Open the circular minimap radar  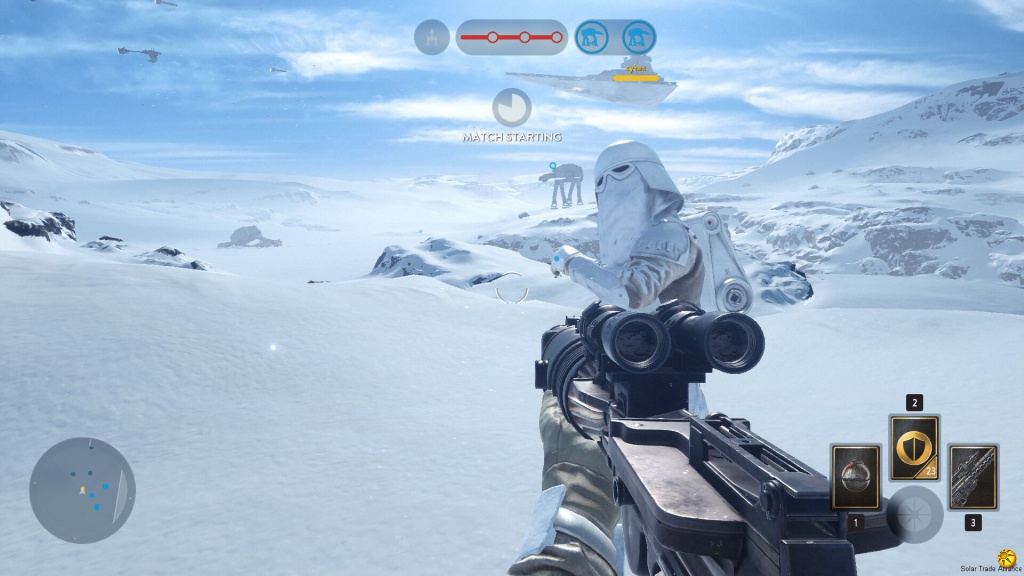click(x=82, y=490)
